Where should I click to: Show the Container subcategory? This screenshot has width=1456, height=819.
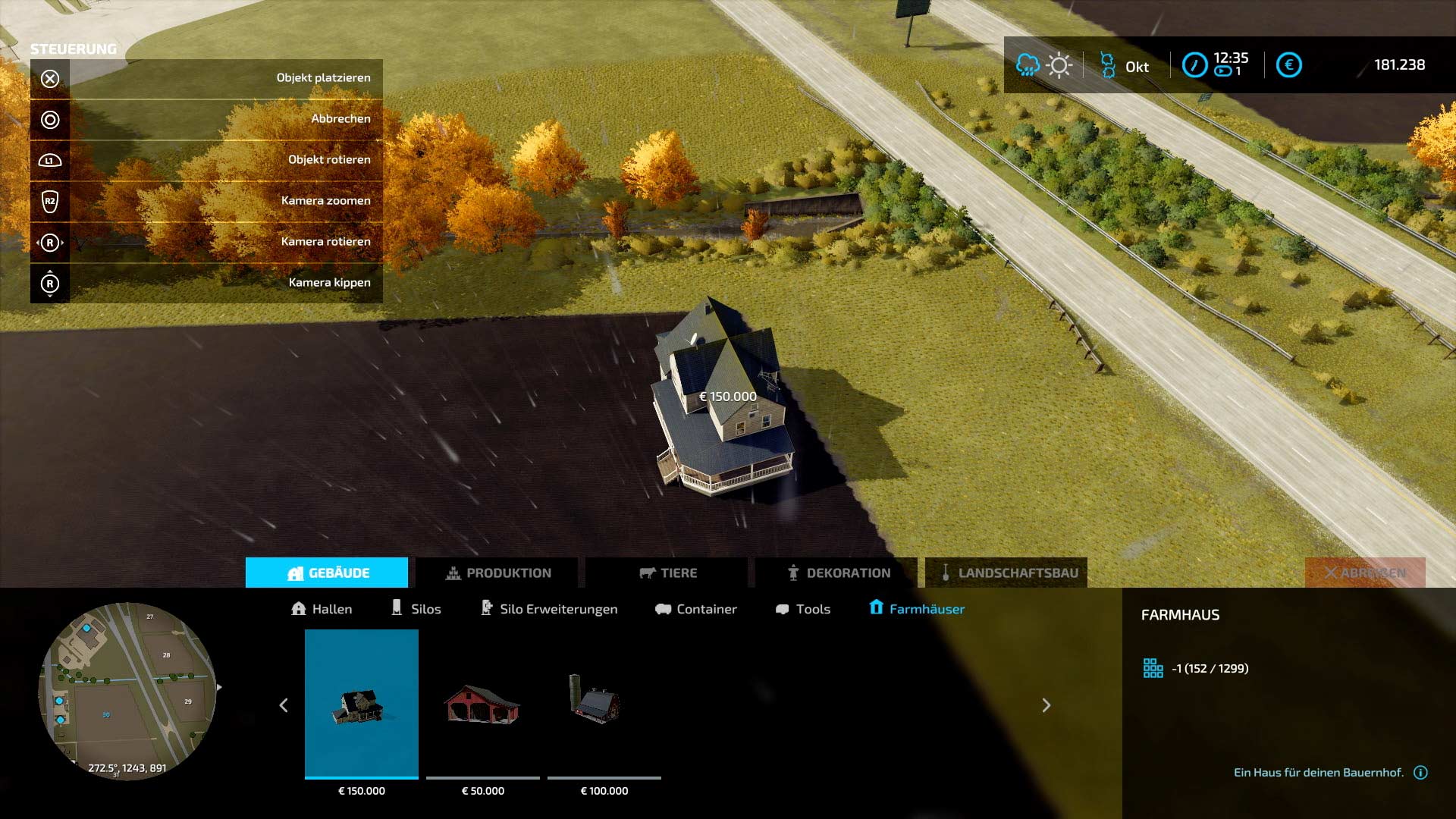coord(696,609)
